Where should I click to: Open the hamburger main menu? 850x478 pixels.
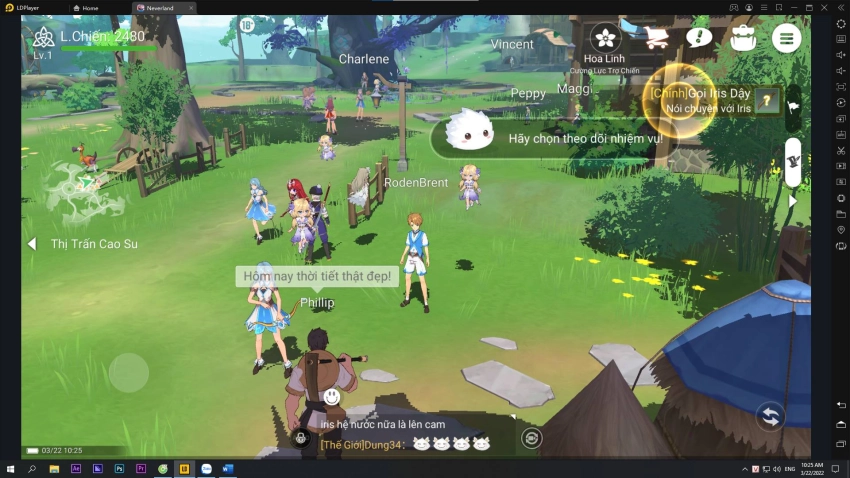point(786,38)
